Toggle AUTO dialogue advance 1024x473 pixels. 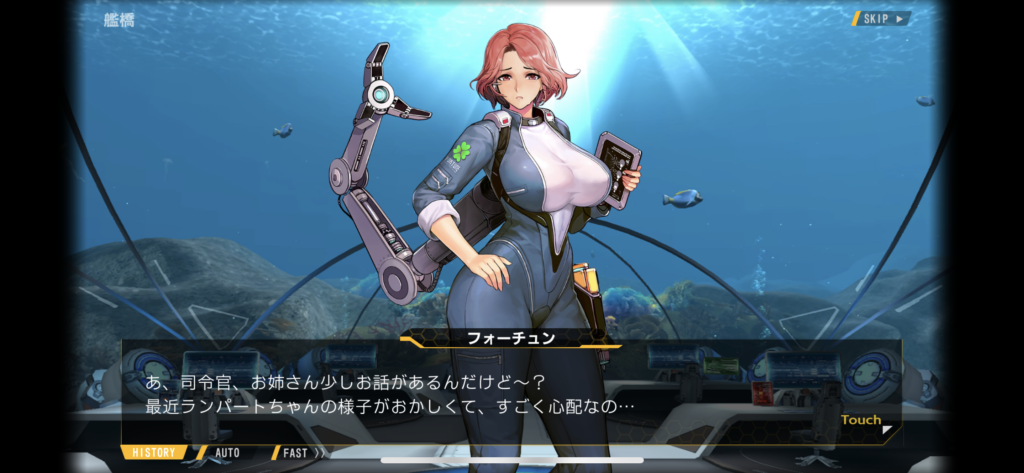click(x=227, y=452)
